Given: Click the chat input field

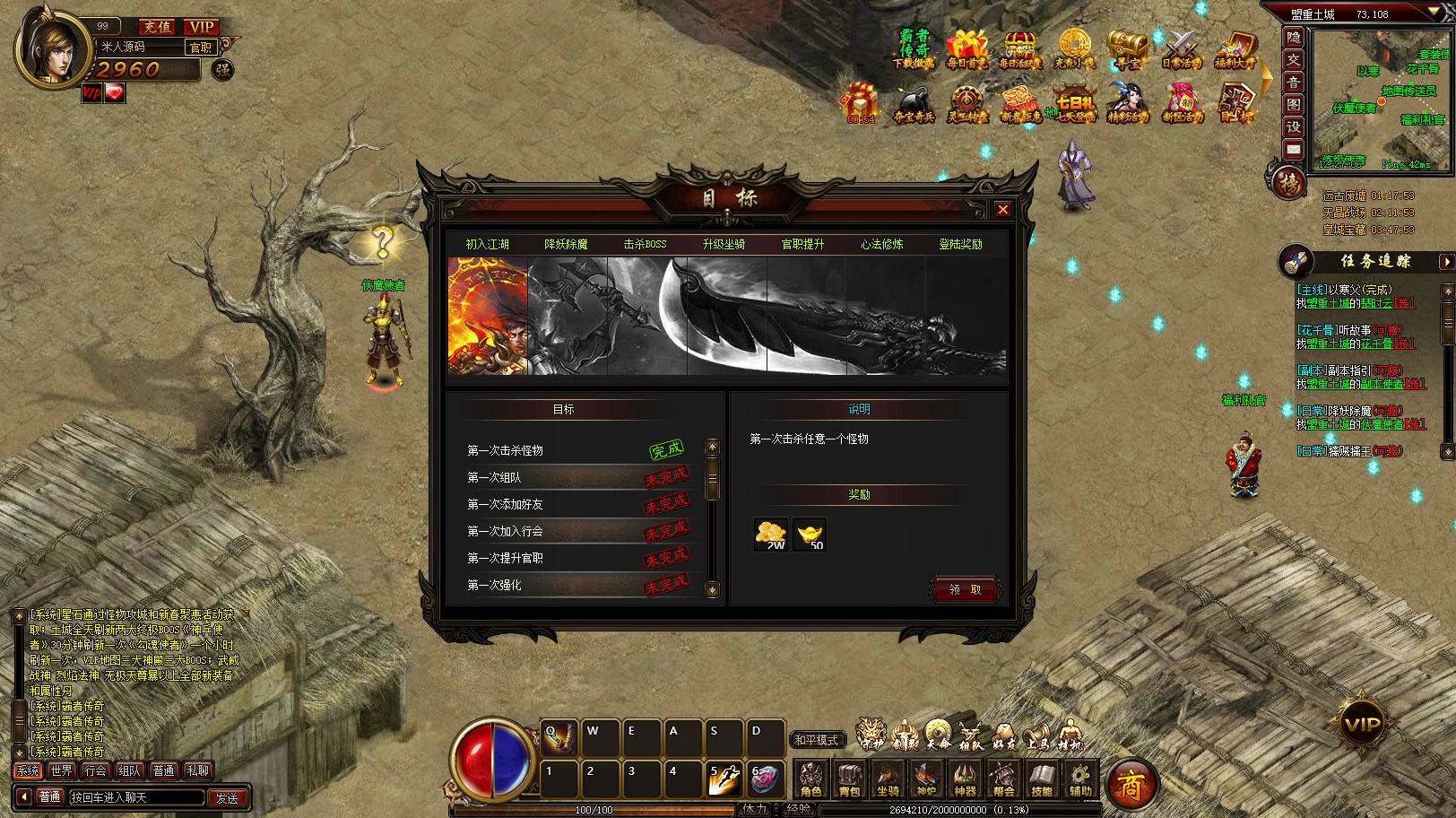Looking at the screenshot, I should point(136,797).
